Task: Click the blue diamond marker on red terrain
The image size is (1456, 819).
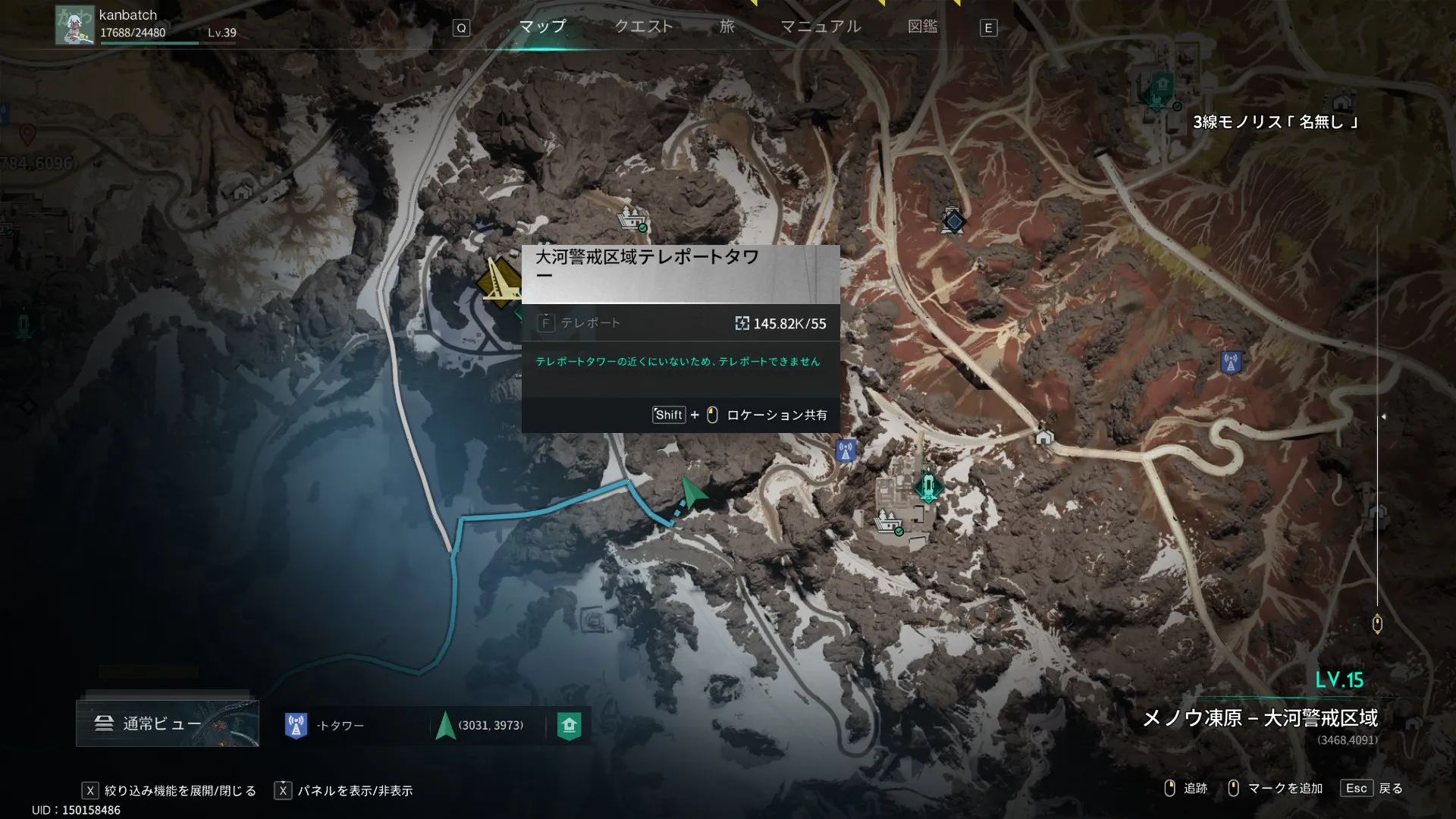Action: pyautogui.click(x=953, y=221)
